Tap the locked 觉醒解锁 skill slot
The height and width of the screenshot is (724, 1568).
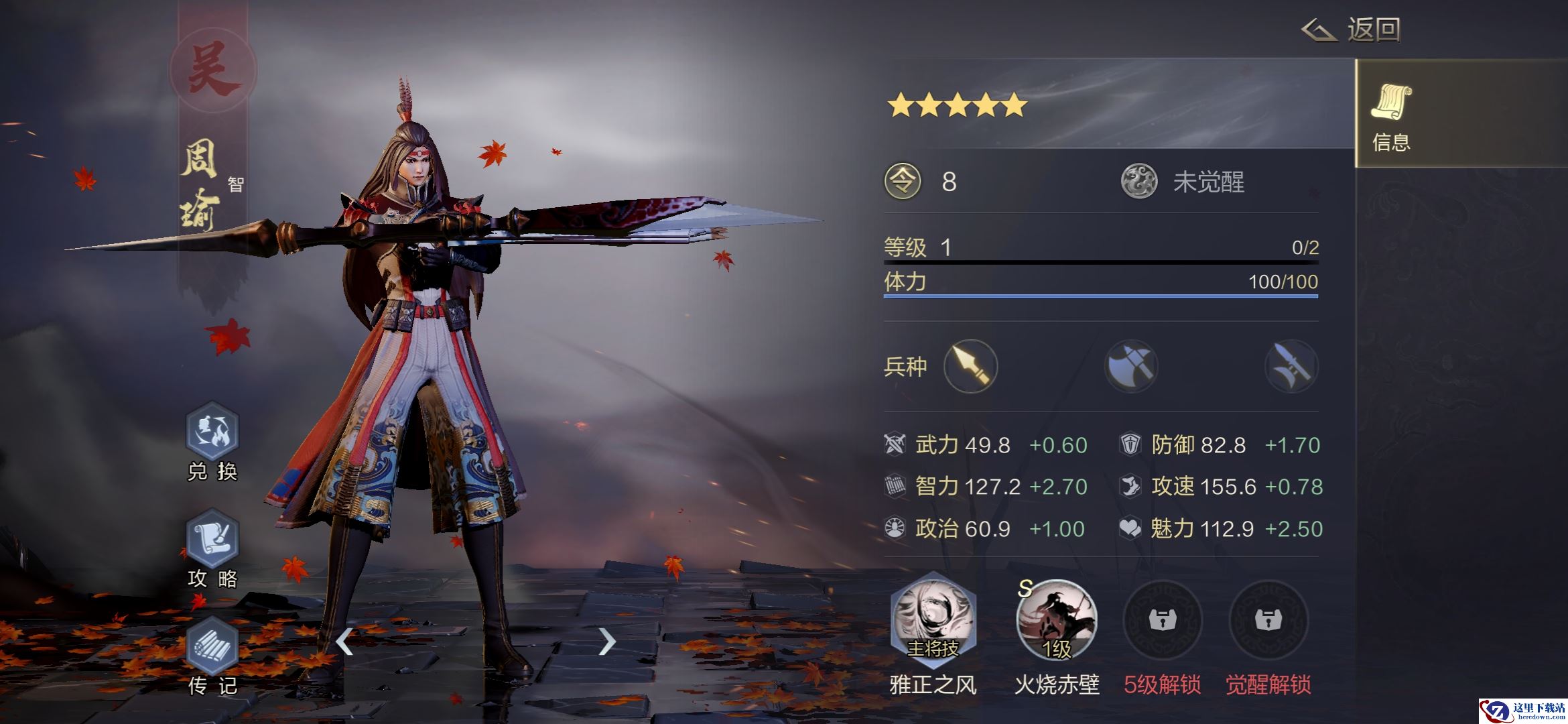(x=1268, y=621)
